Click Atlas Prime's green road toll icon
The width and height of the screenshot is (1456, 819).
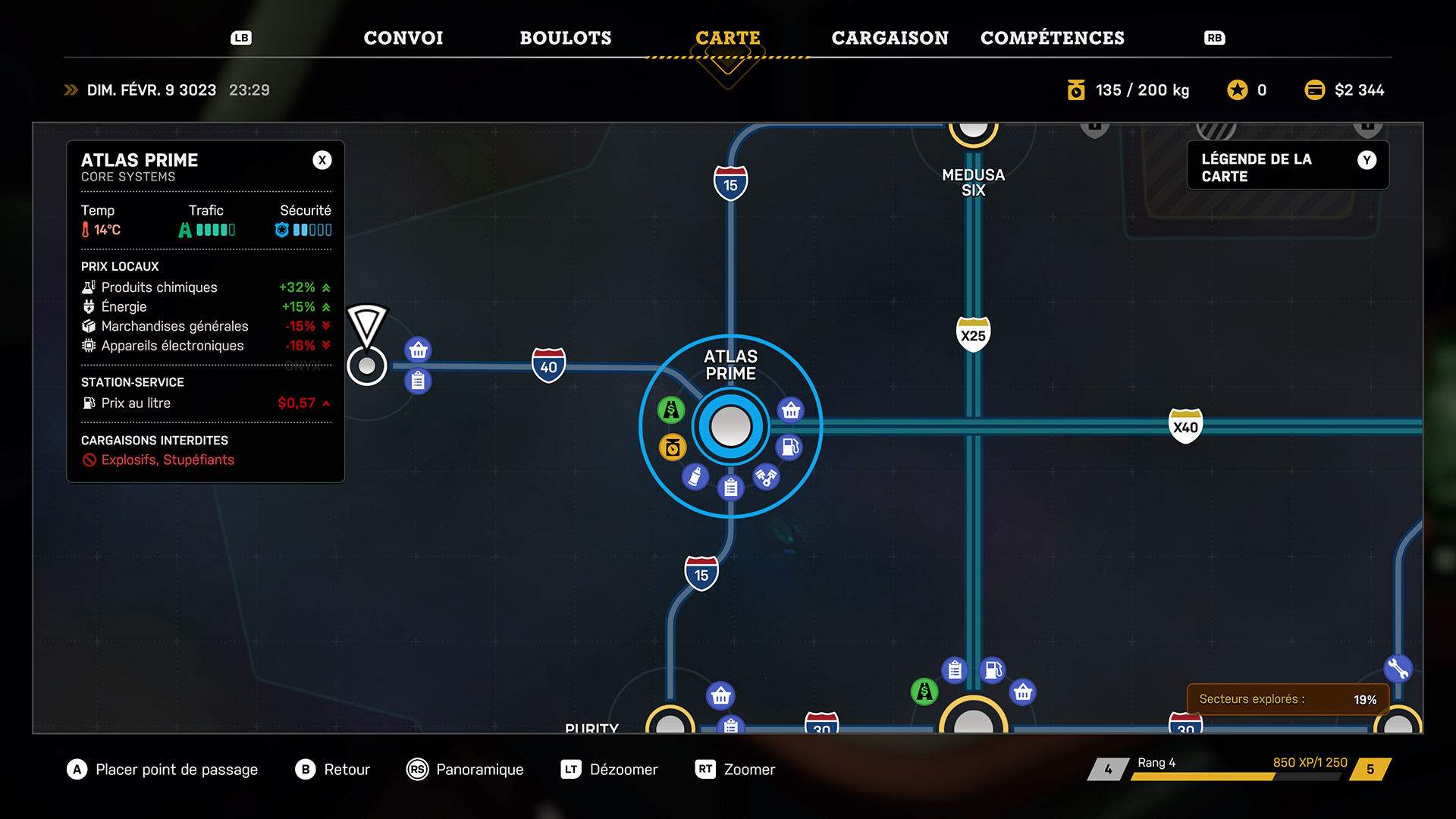(671, 410)
